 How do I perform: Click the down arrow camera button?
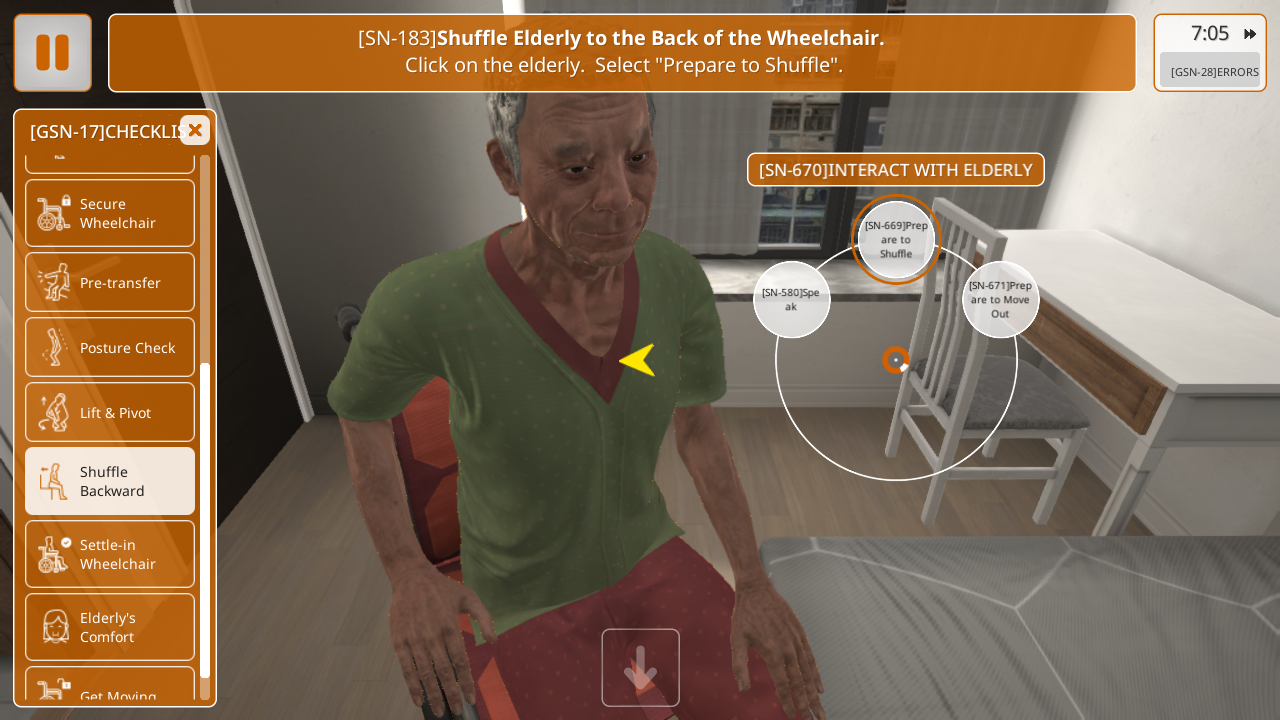pyautogui.click(x=640, y=667)
